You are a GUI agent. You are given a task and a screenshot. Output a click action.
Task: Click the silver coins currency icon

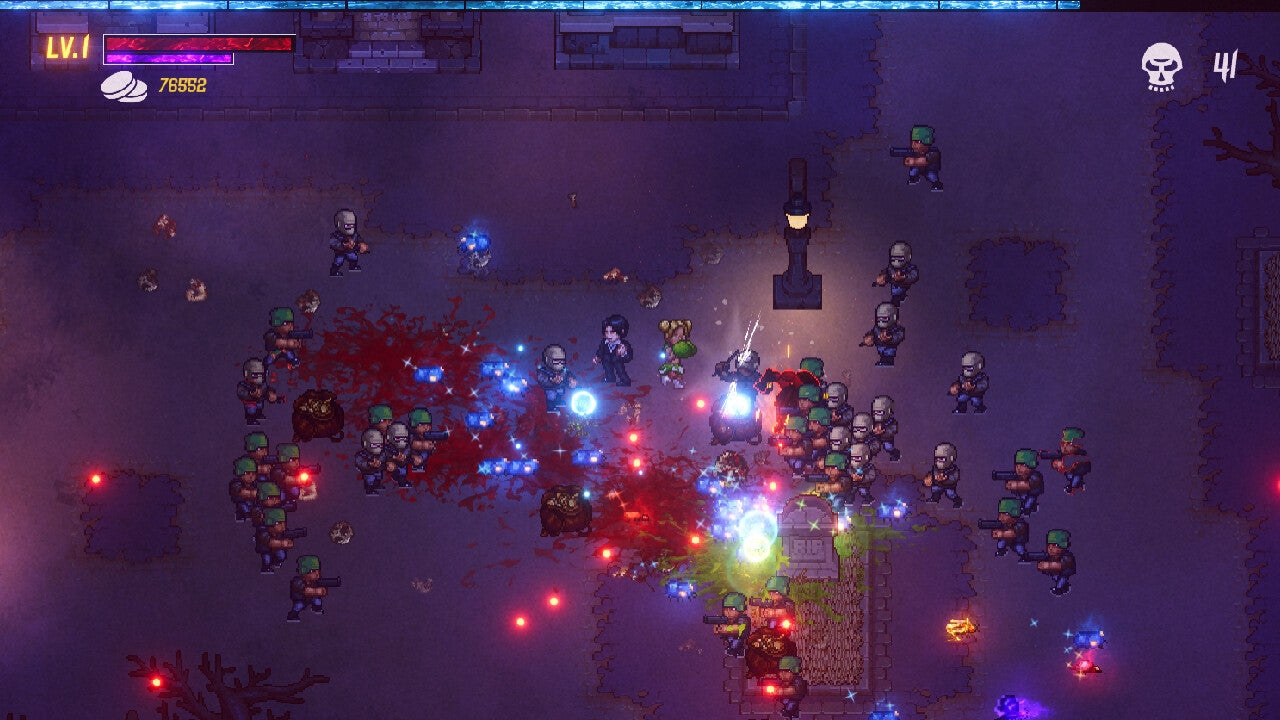point(124,87)
